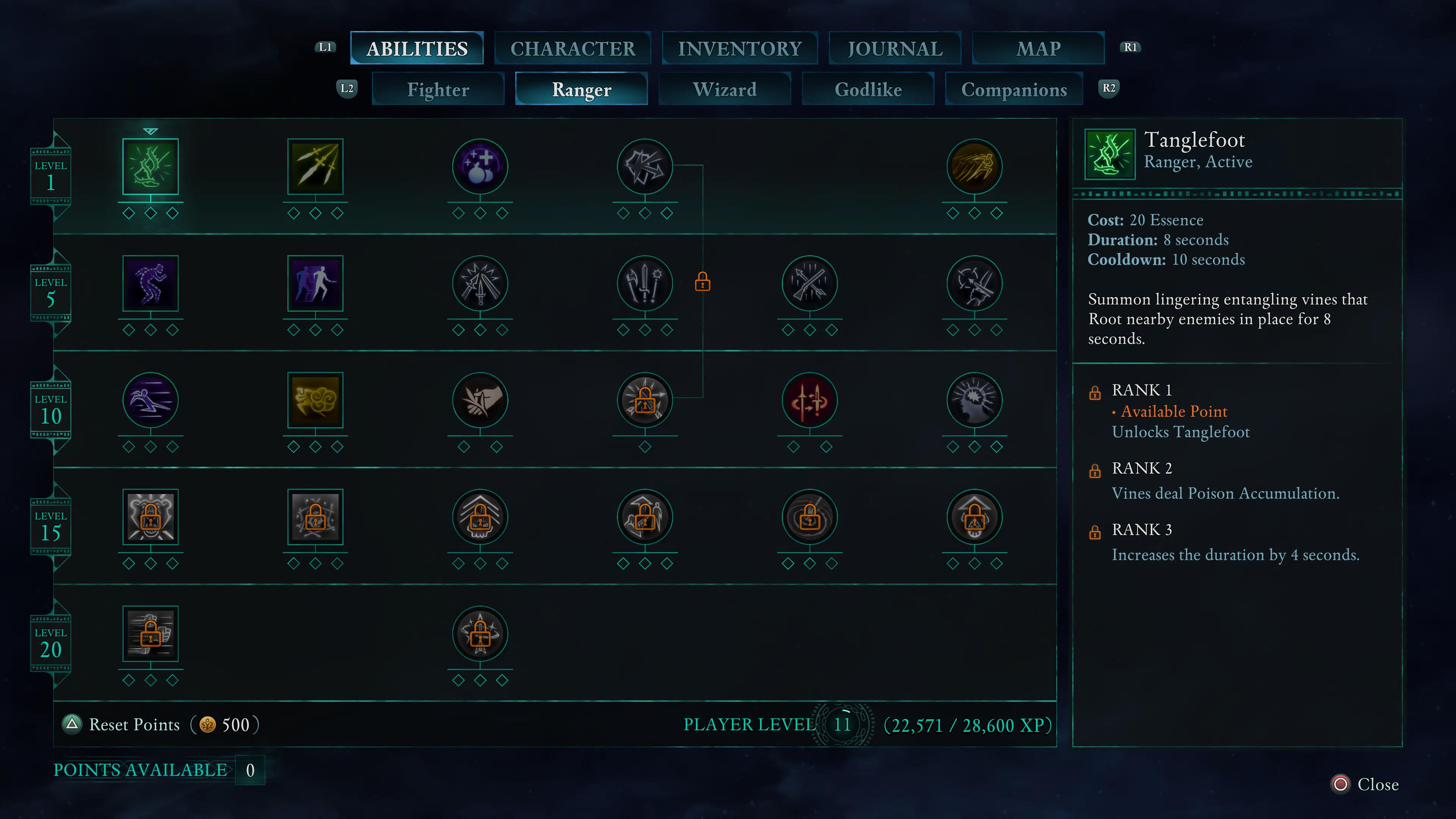Pick the three golden arrows ability

tap(315, 167)
